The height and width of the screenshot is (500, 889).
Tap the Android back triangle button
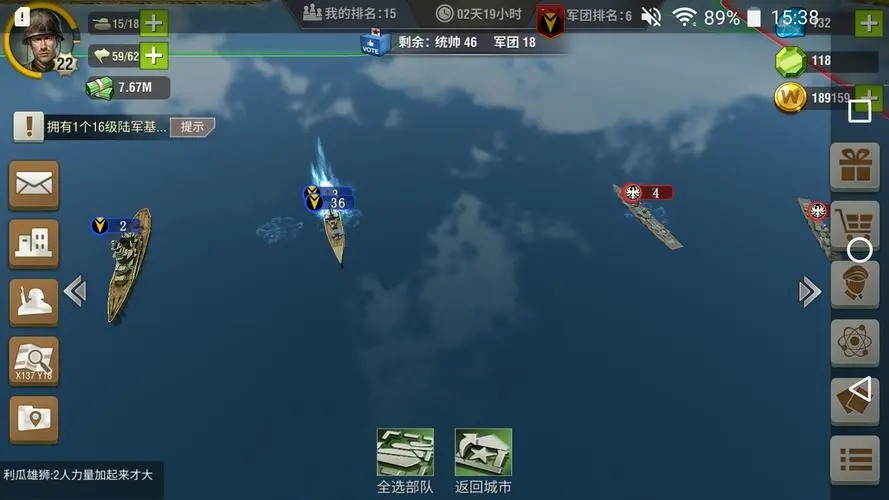(x=858, y=389)
